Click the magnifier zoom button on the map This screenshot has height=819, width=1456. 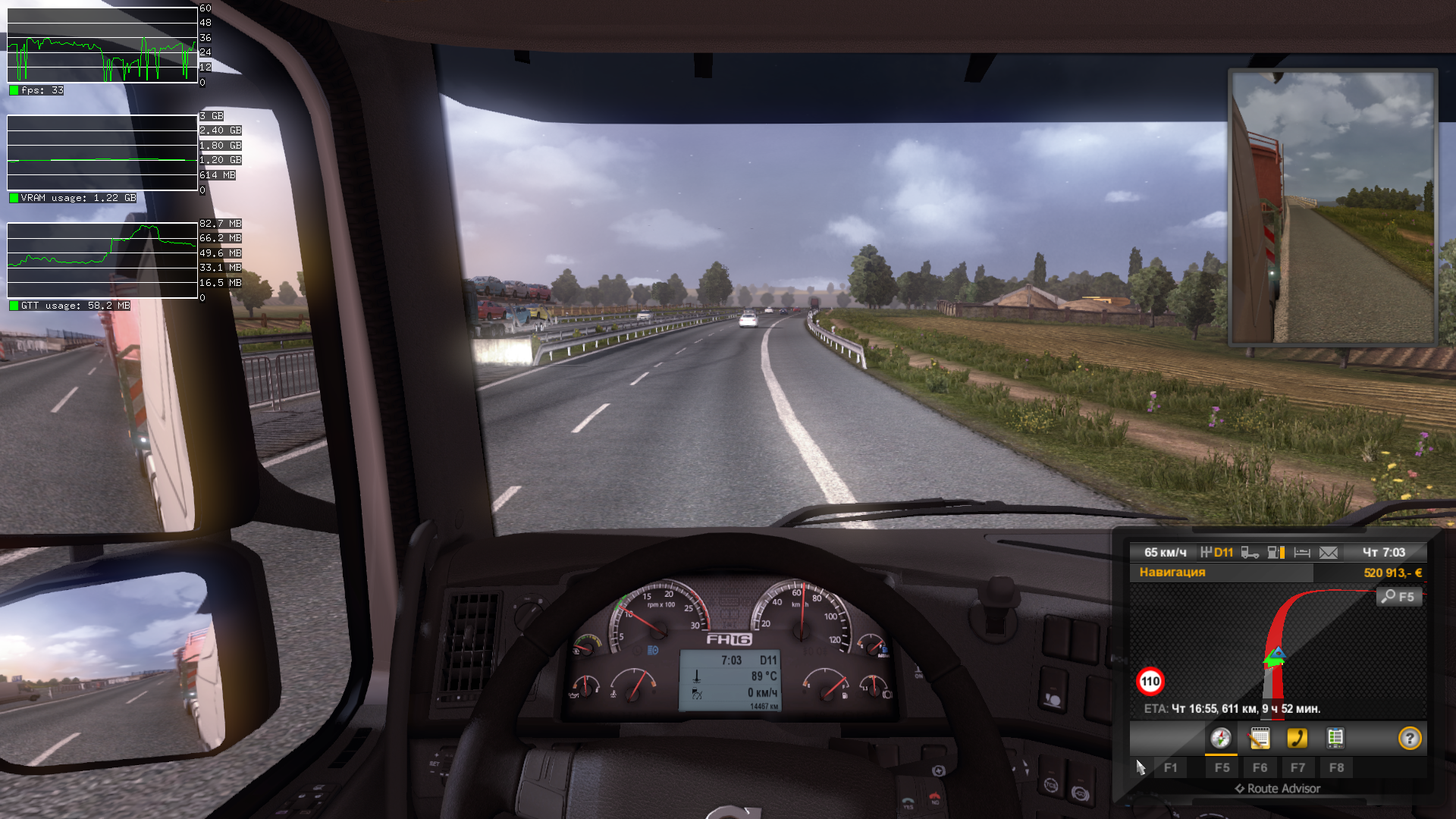tap(1398, 597)
